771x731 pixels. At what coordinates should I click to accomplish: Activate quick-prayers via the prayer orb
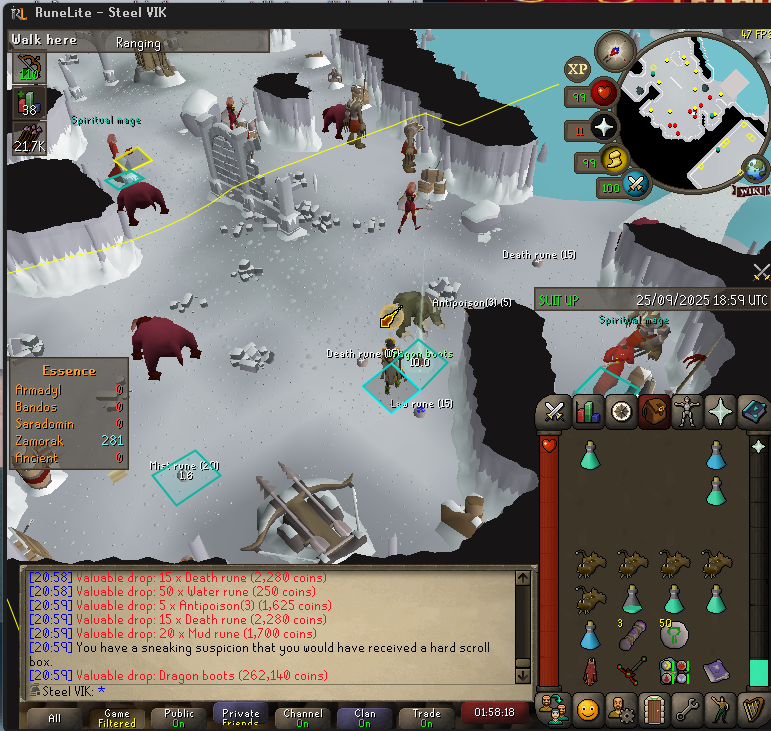click(x=604, y=127)
